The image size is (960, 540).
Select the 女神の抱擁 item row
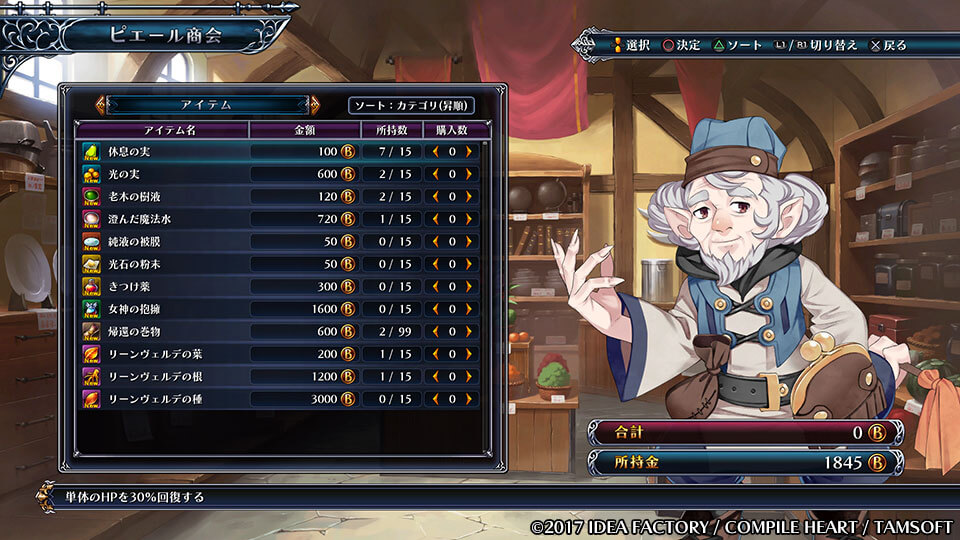point(160,309)
